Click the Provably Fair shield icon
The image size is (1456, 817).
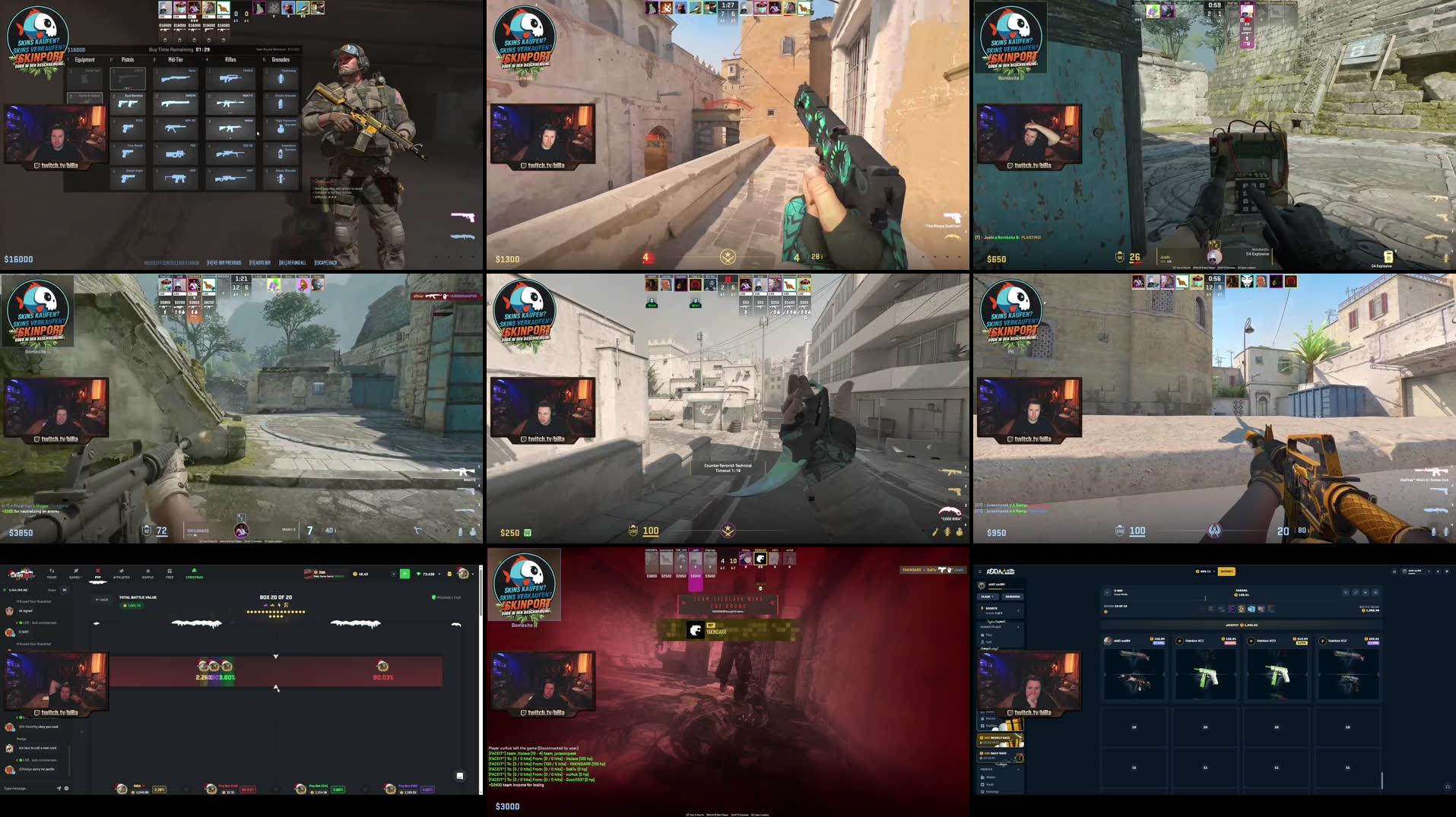tap(435, 597)
